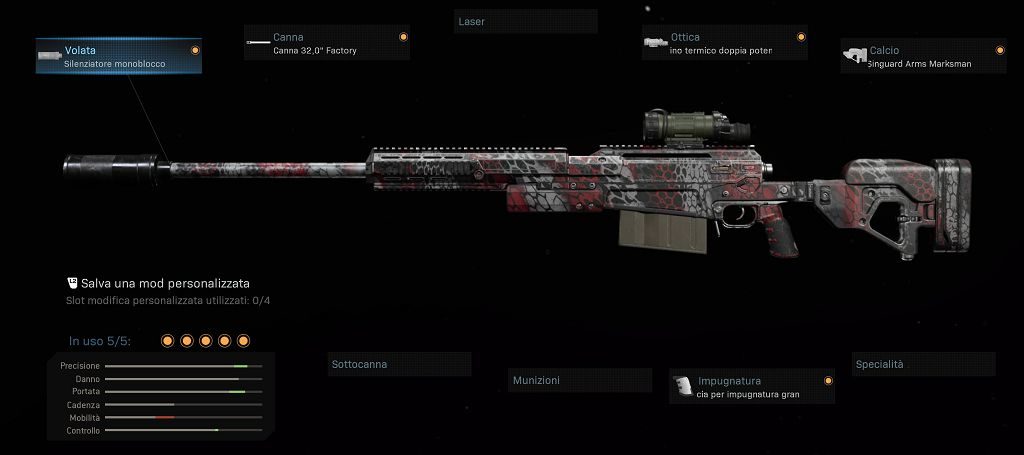Open the Specialità perk slot
This screenshot has height=455, width=1024.
(x=923, y=364)
